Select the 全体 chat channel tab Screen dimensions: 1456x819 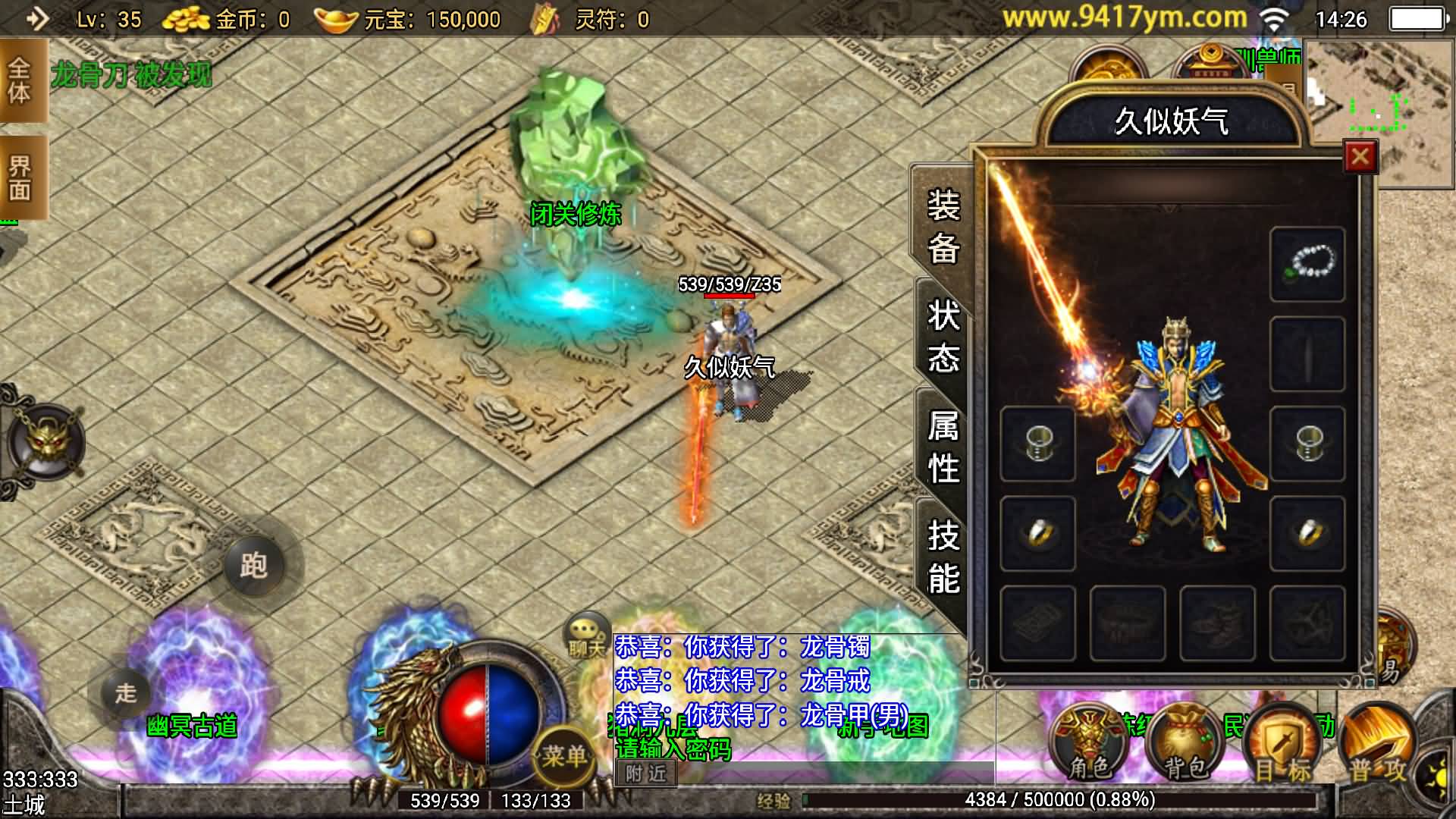click(x=20, y=80)
